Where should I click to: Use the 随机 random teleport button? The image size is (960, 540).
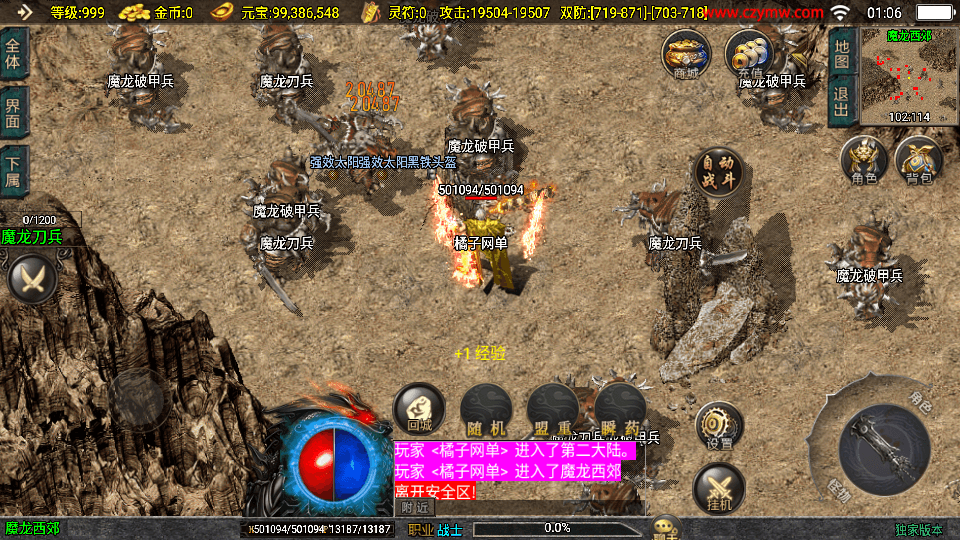click(486, 408)
